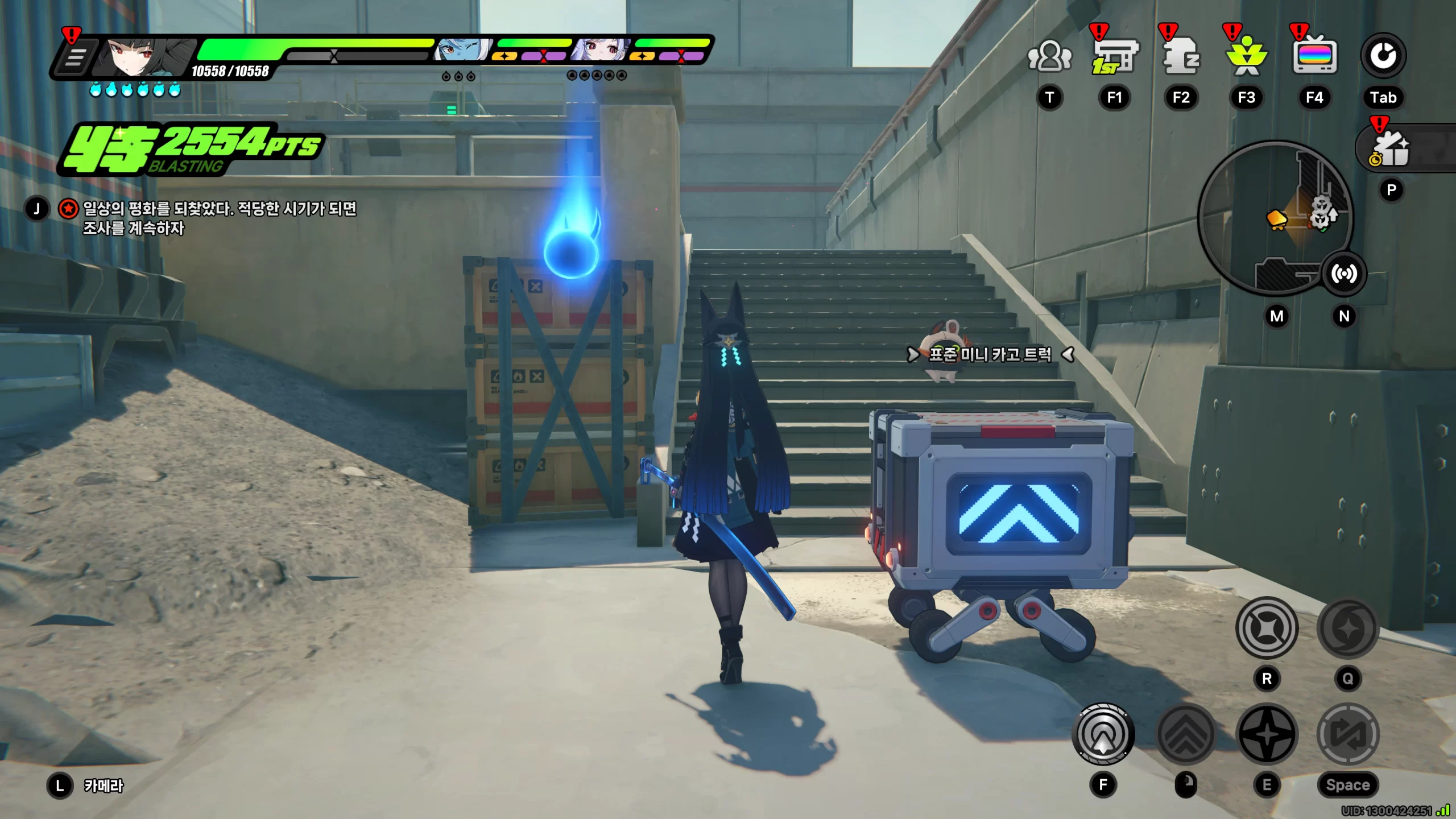The width and height of the screenshot is (1456, 819).
Task: Activate the sprint double-chevron button
Action: pyautogui.click(x=1186, y=735)
